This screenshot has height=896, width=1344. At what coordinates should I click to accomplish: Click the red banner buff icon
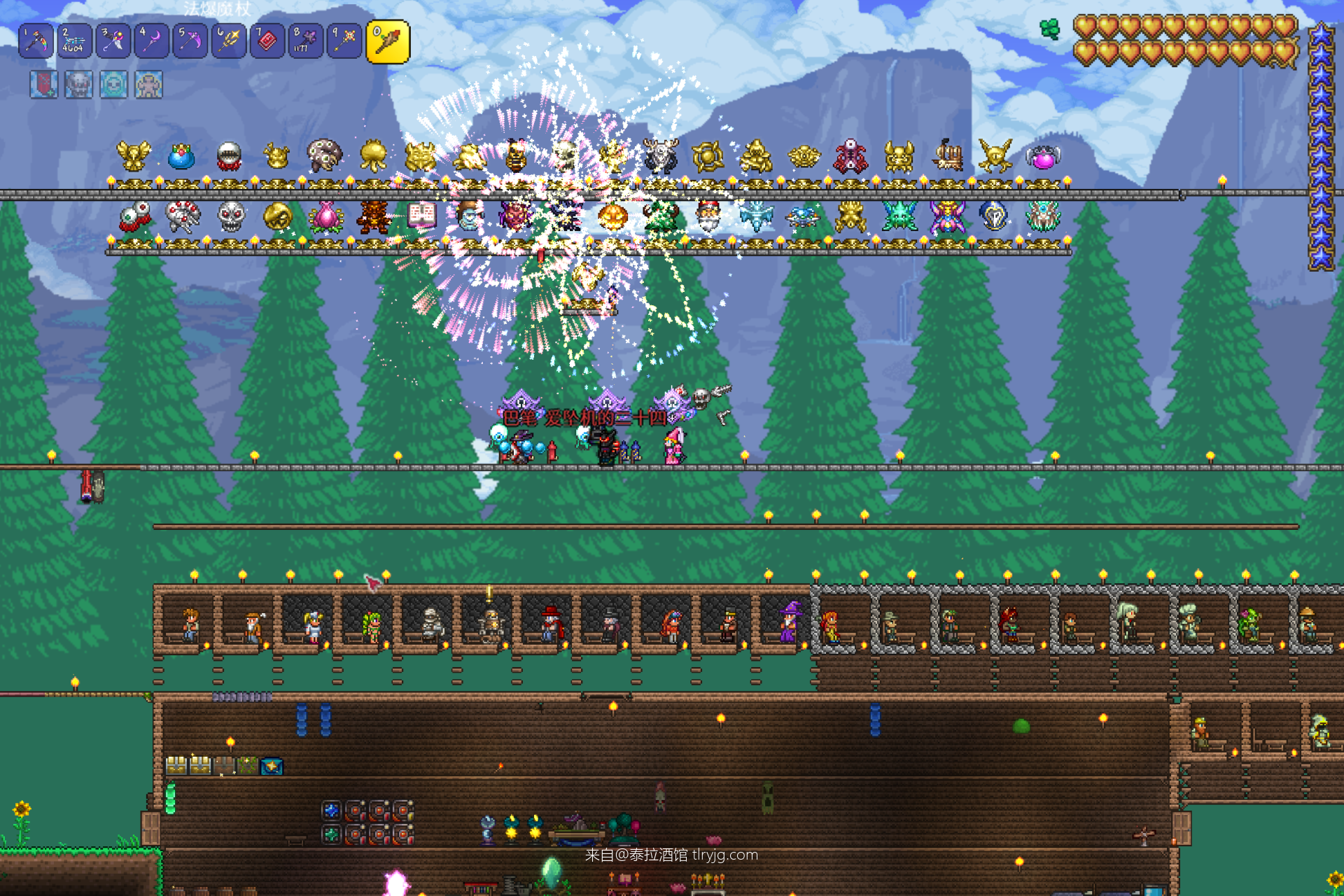tap(43, 85)
